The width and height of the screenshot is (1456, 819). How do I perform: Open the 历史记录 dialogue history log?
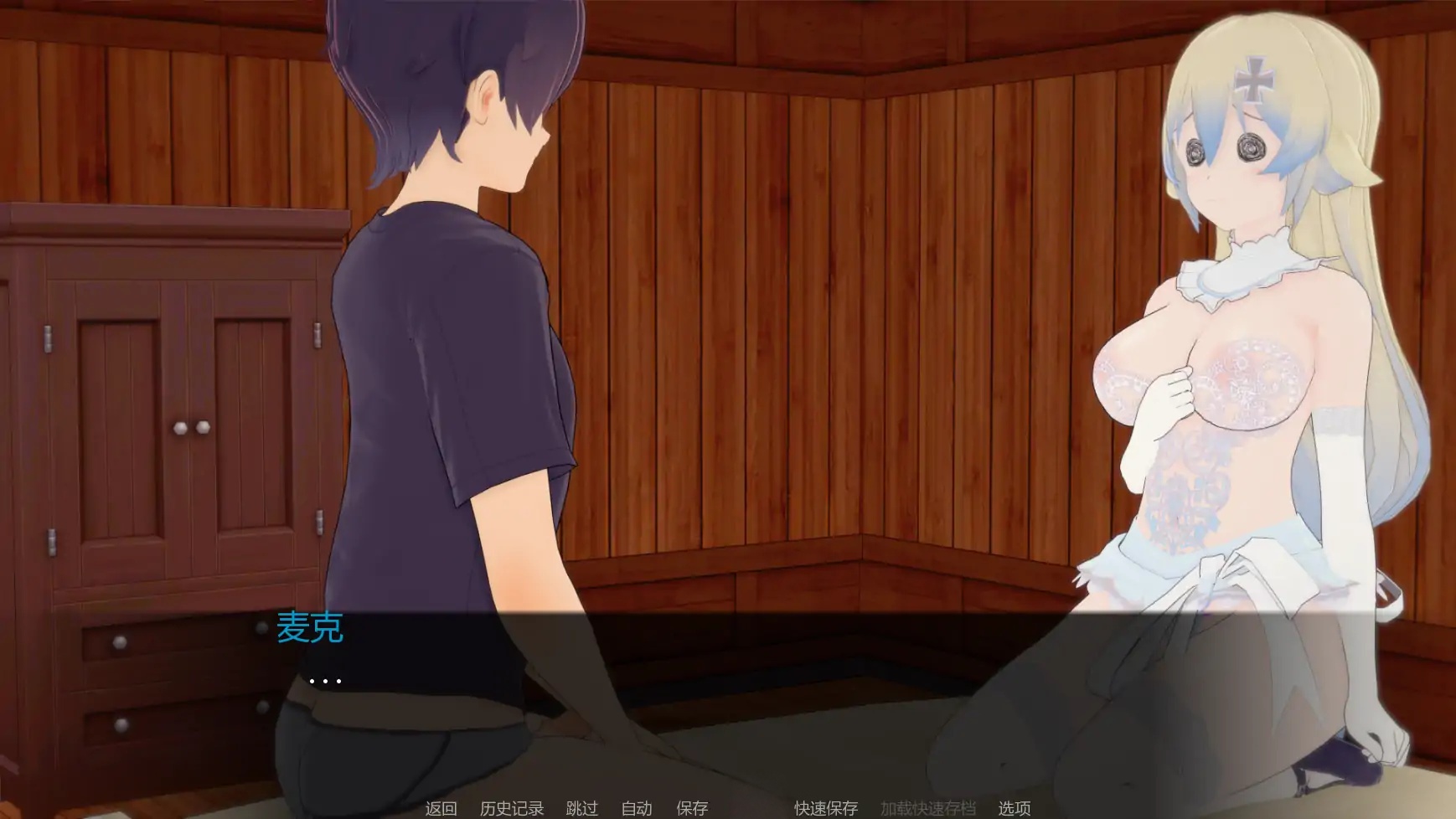[512, 809]
